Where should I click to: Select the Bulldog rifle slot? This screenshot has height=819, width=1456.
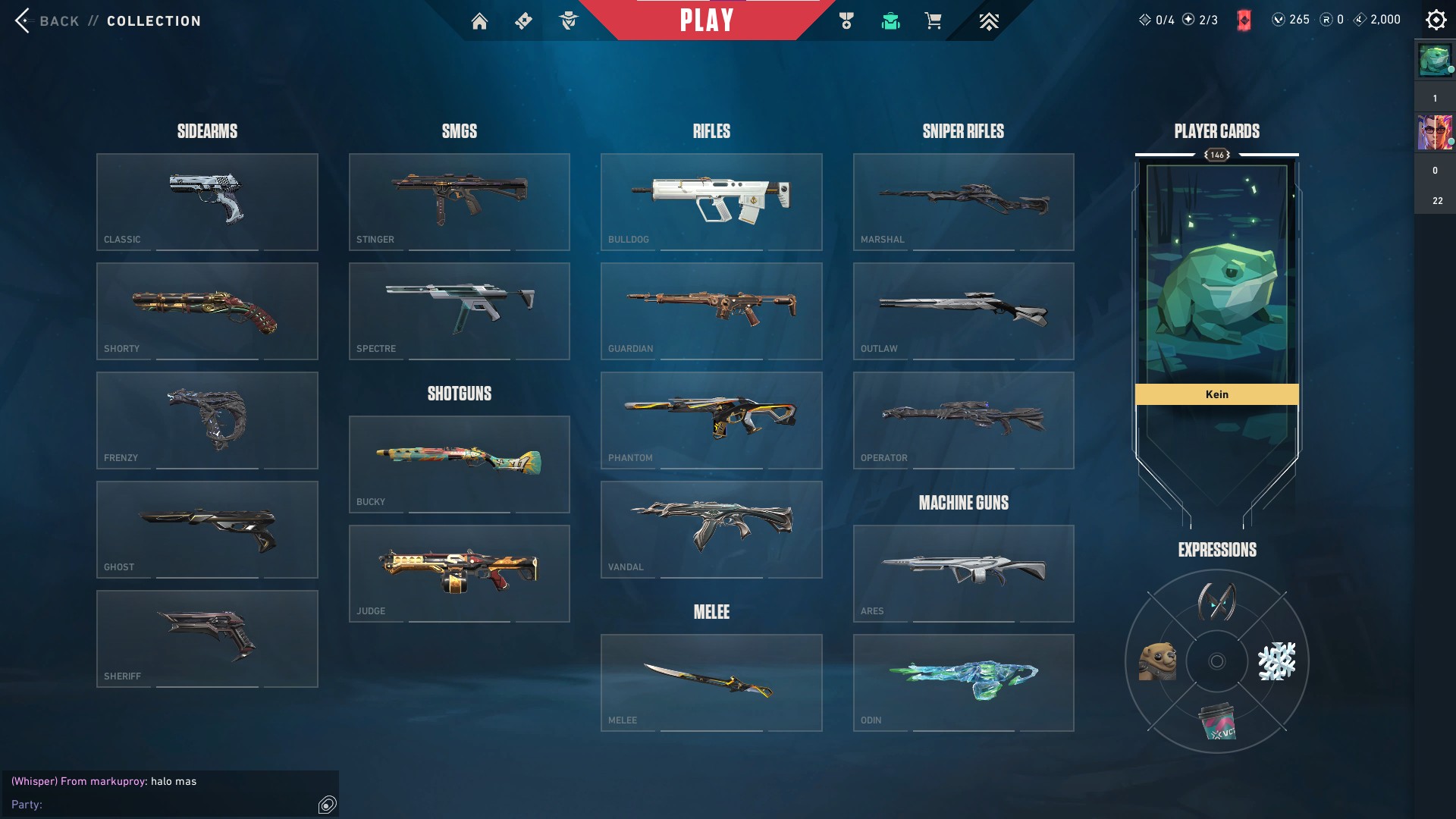click(x=711, y=202)
